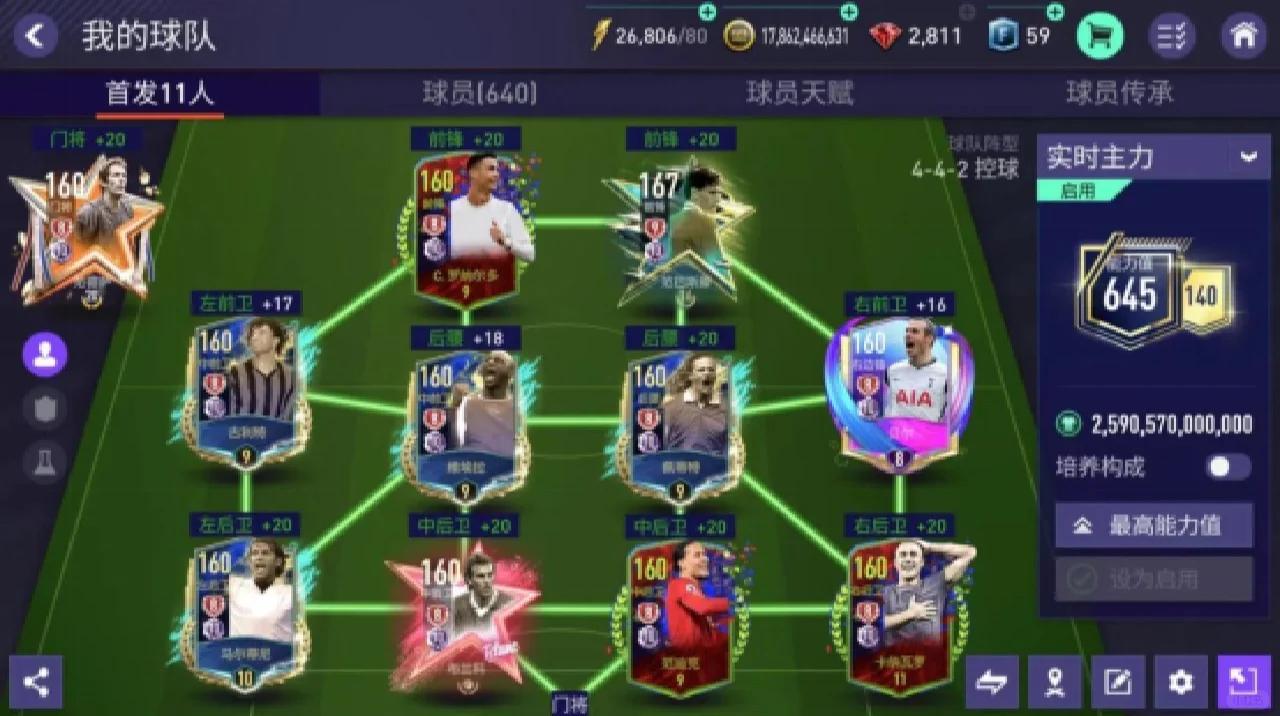1280x716 pixels.
Task: Go back using the arrow button
Action: coord(35,36)
